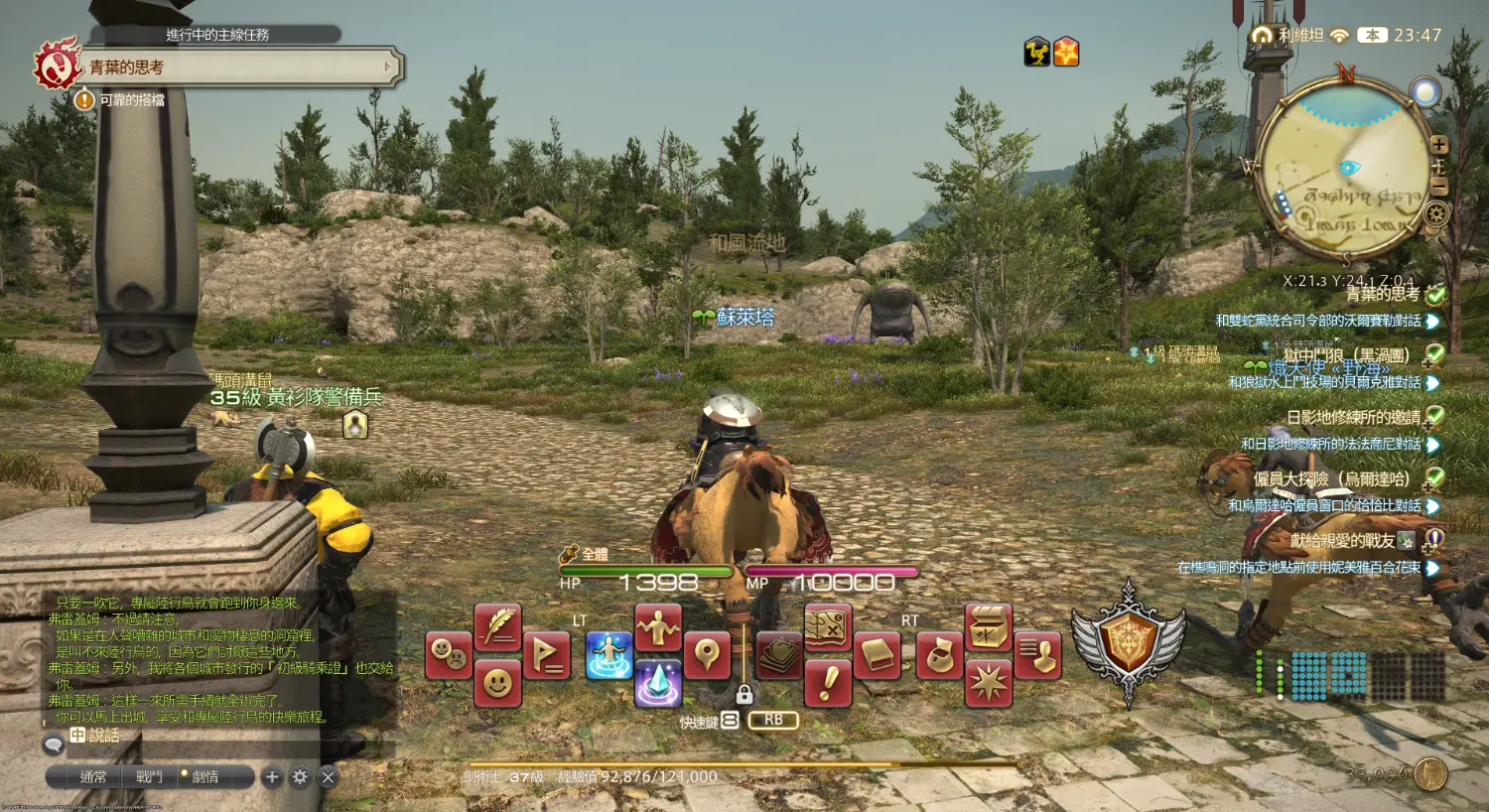
Task: Open the treasure map icon on hotbar
Action: click(828, 627)
